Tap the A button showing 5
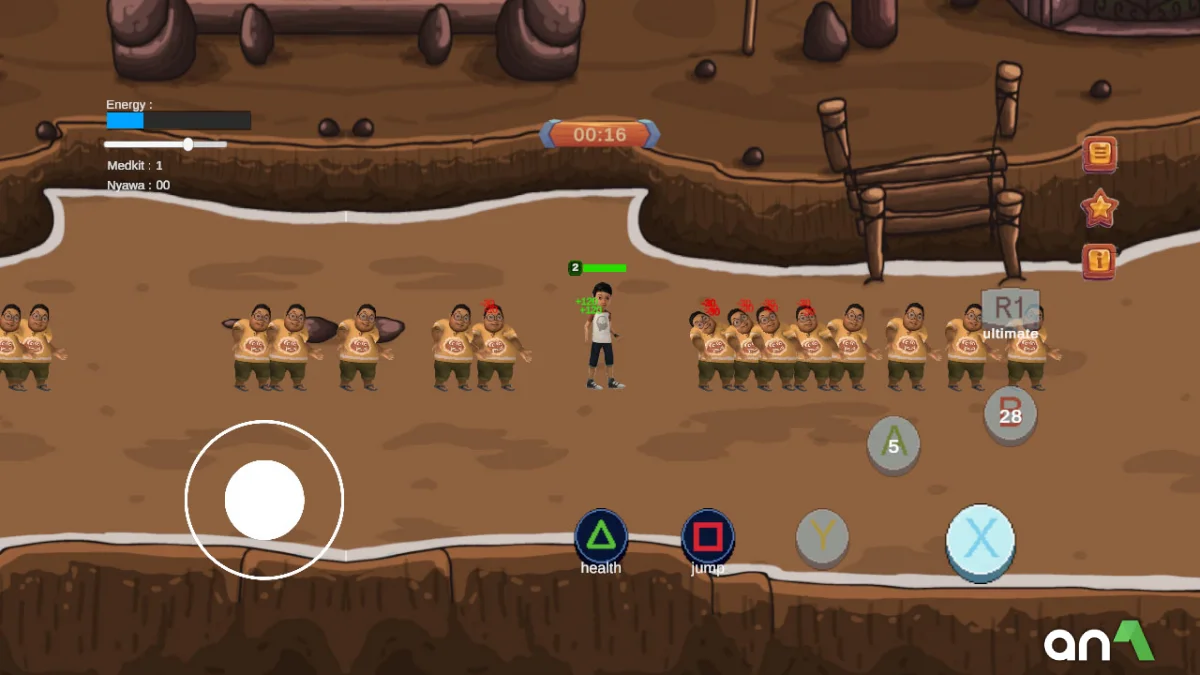The image size is (1200, 675). pyautogui.click(x=893, y=444)
